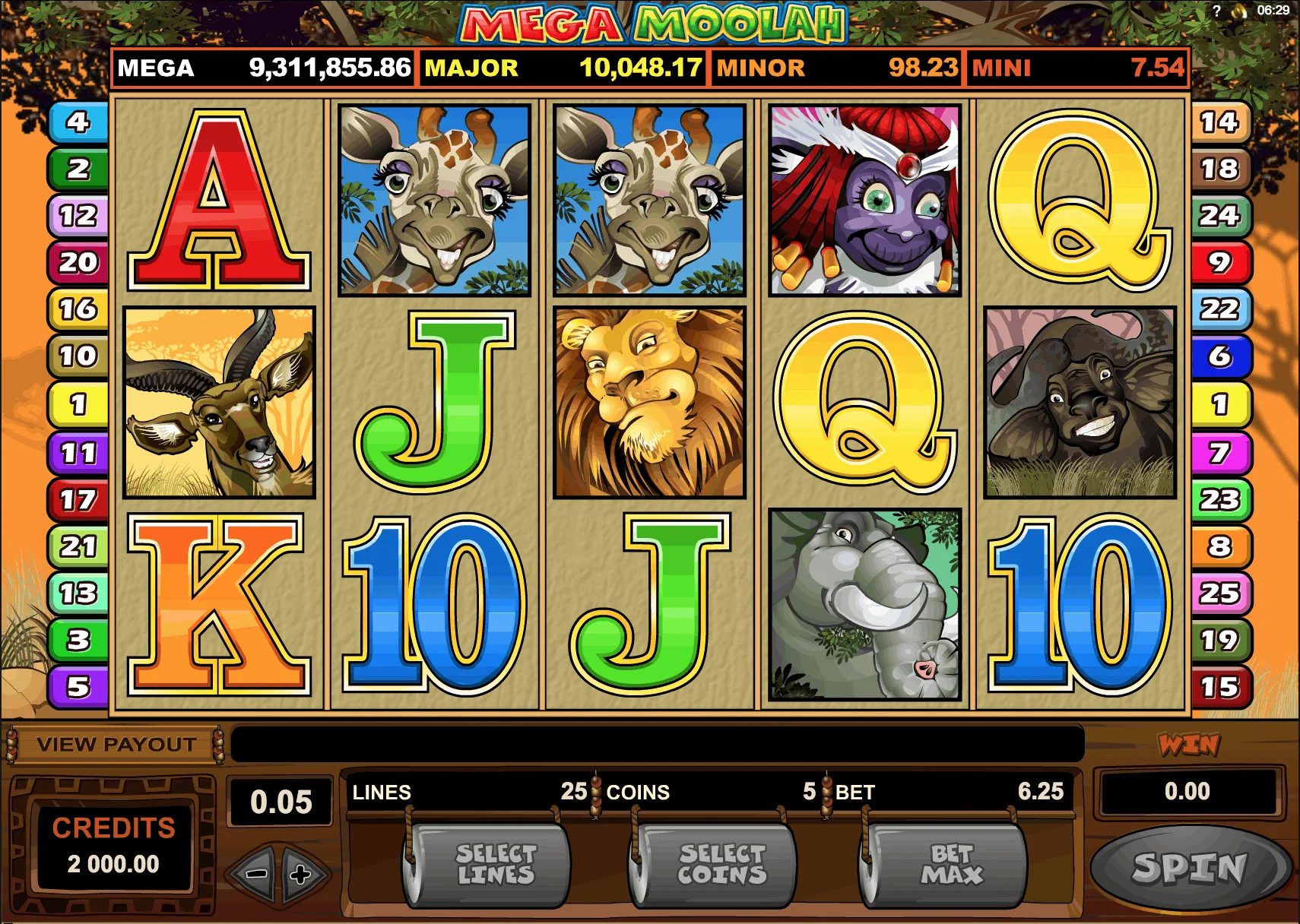Choose payline marker number 20
Screen dimensions: 1300x924
click(x=78, y=263)
